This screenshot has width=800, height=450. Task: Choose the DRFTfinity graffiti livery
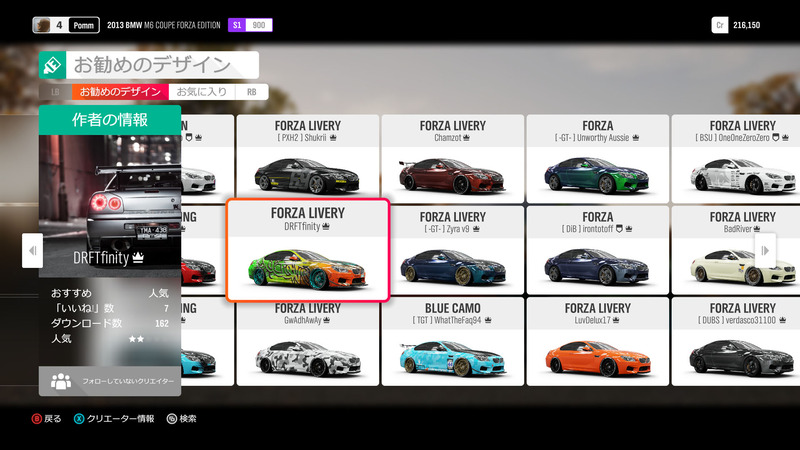307,250
